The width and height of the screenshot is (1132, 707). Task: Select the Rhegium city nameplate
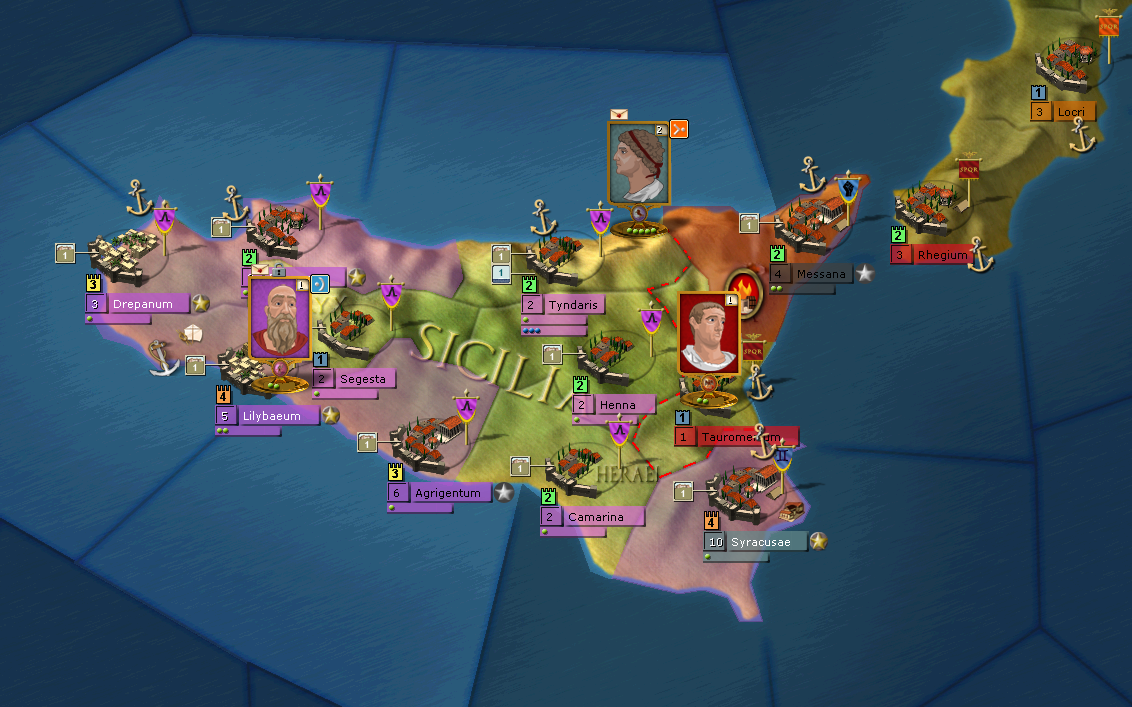tap(941, 255)
